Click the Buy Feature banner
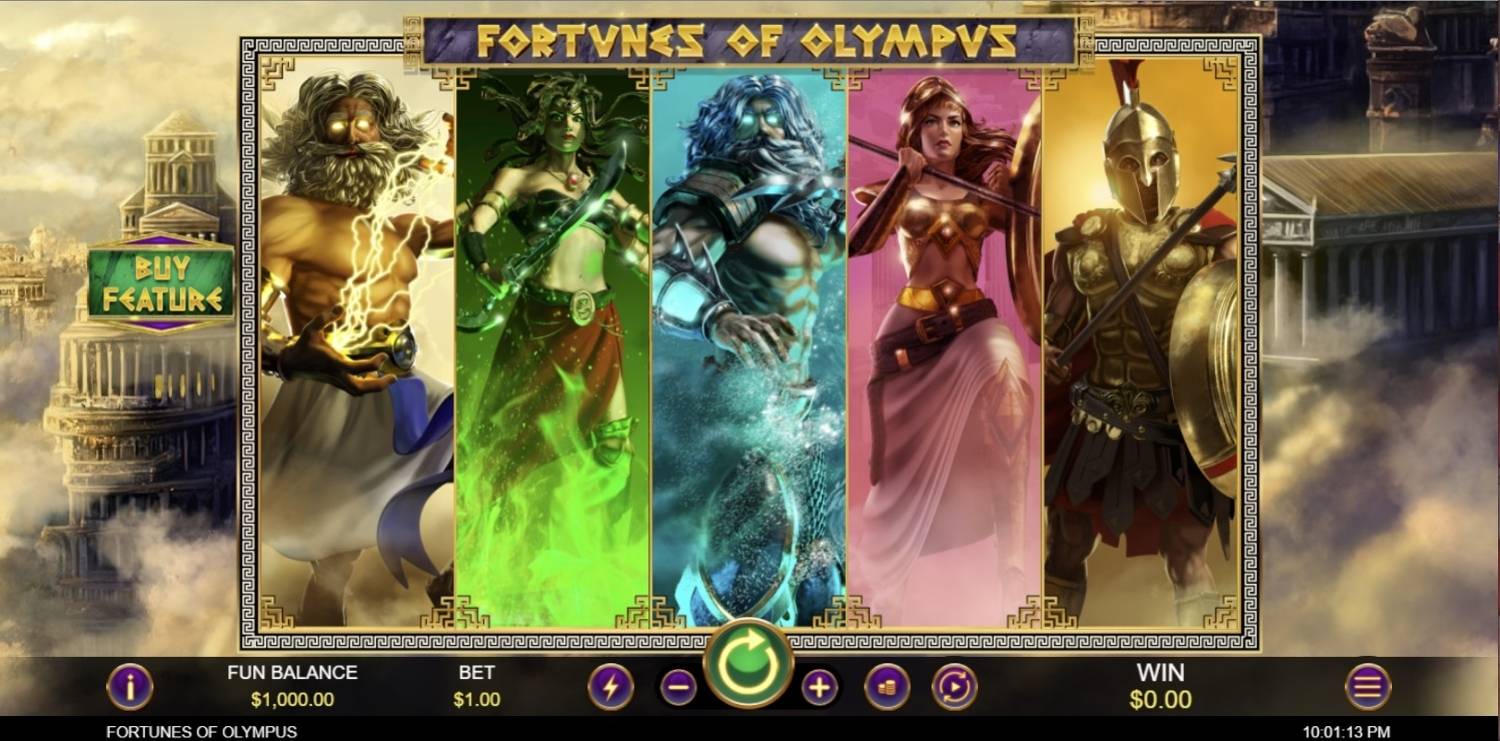Viewport: 1500px width, 741px height. (x=163, y=281)
